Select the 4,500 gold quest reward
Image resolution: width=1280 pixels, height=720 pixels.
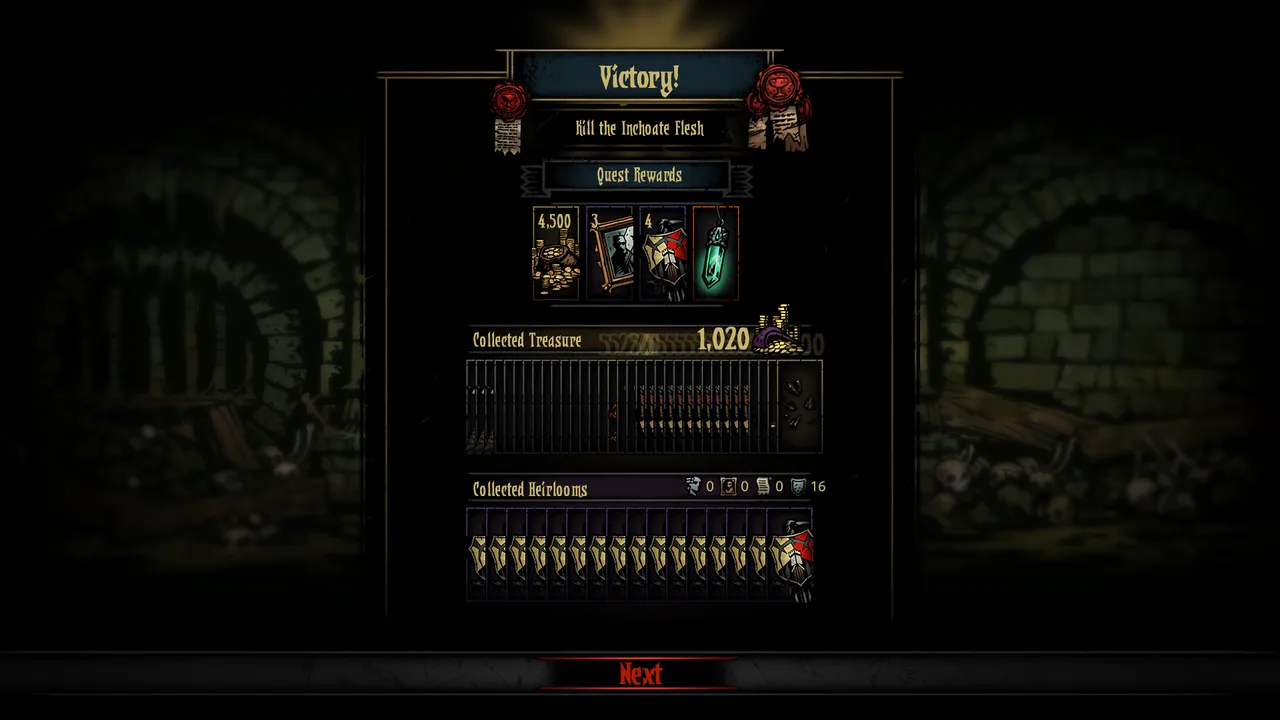click(x=556, y=253)
